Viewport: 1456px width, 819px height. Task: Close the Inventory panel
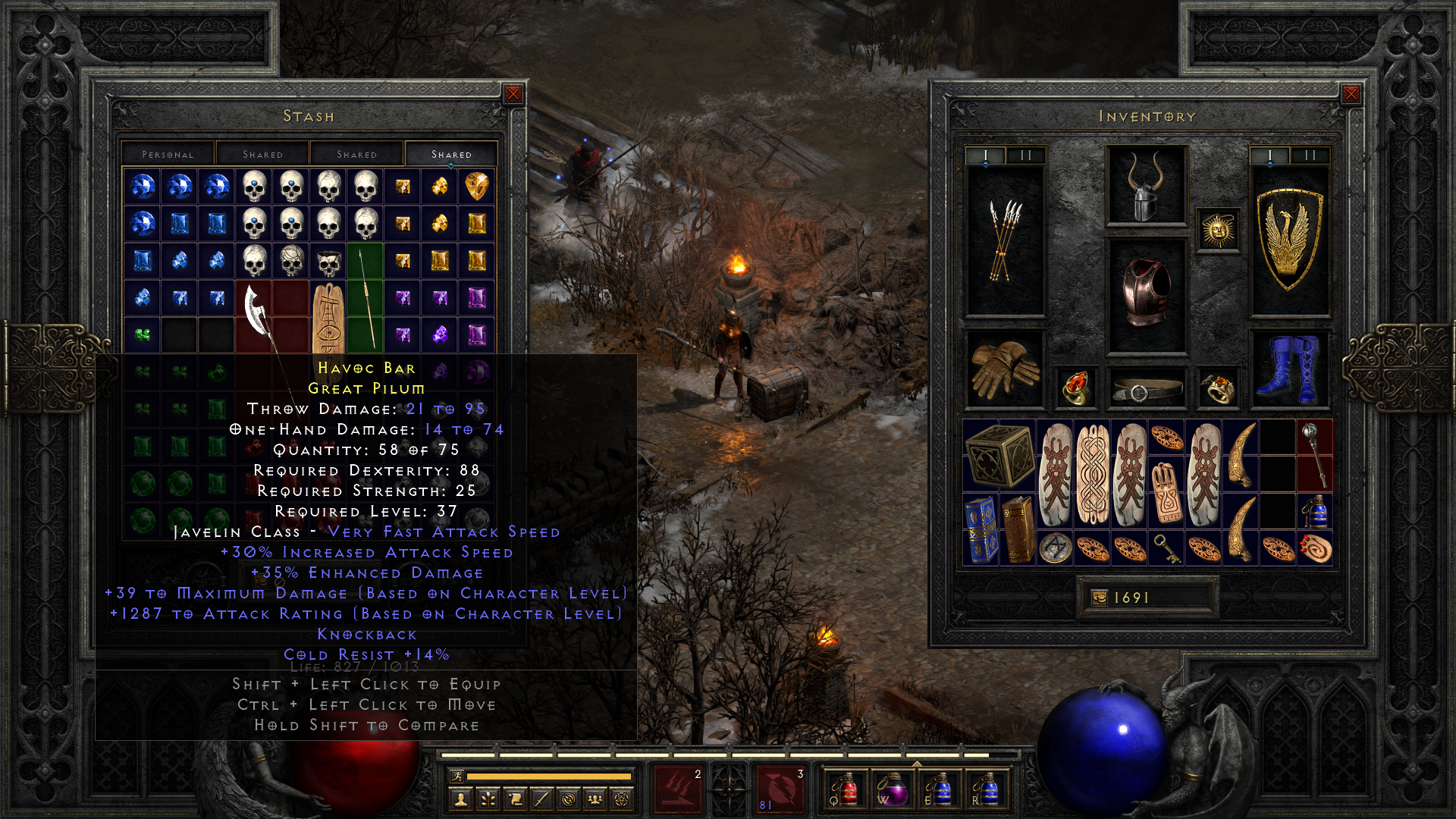pyautogui.click(x=1351, y=94)
